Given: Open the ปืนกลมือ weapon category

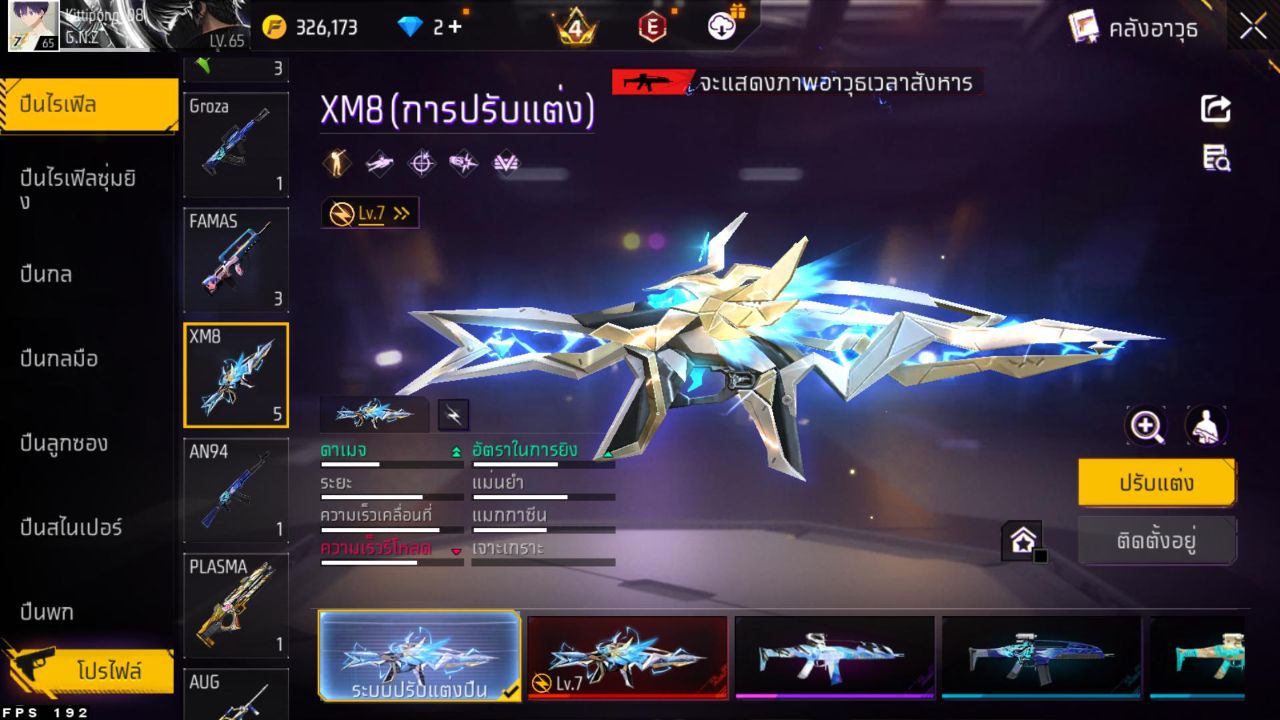Looking at the screenshot, I should (x=60, y=358).
